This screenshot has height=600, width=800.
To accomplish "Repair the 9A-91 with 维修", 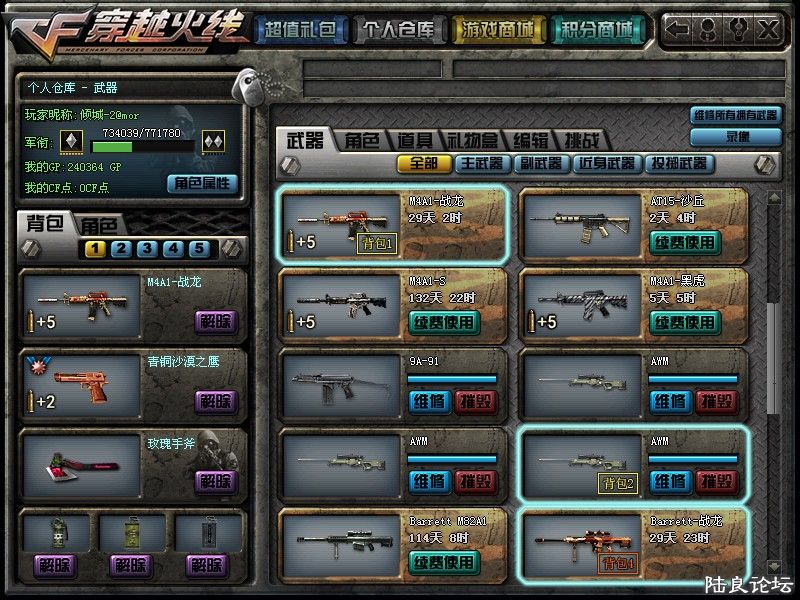I will coord(429,401).
